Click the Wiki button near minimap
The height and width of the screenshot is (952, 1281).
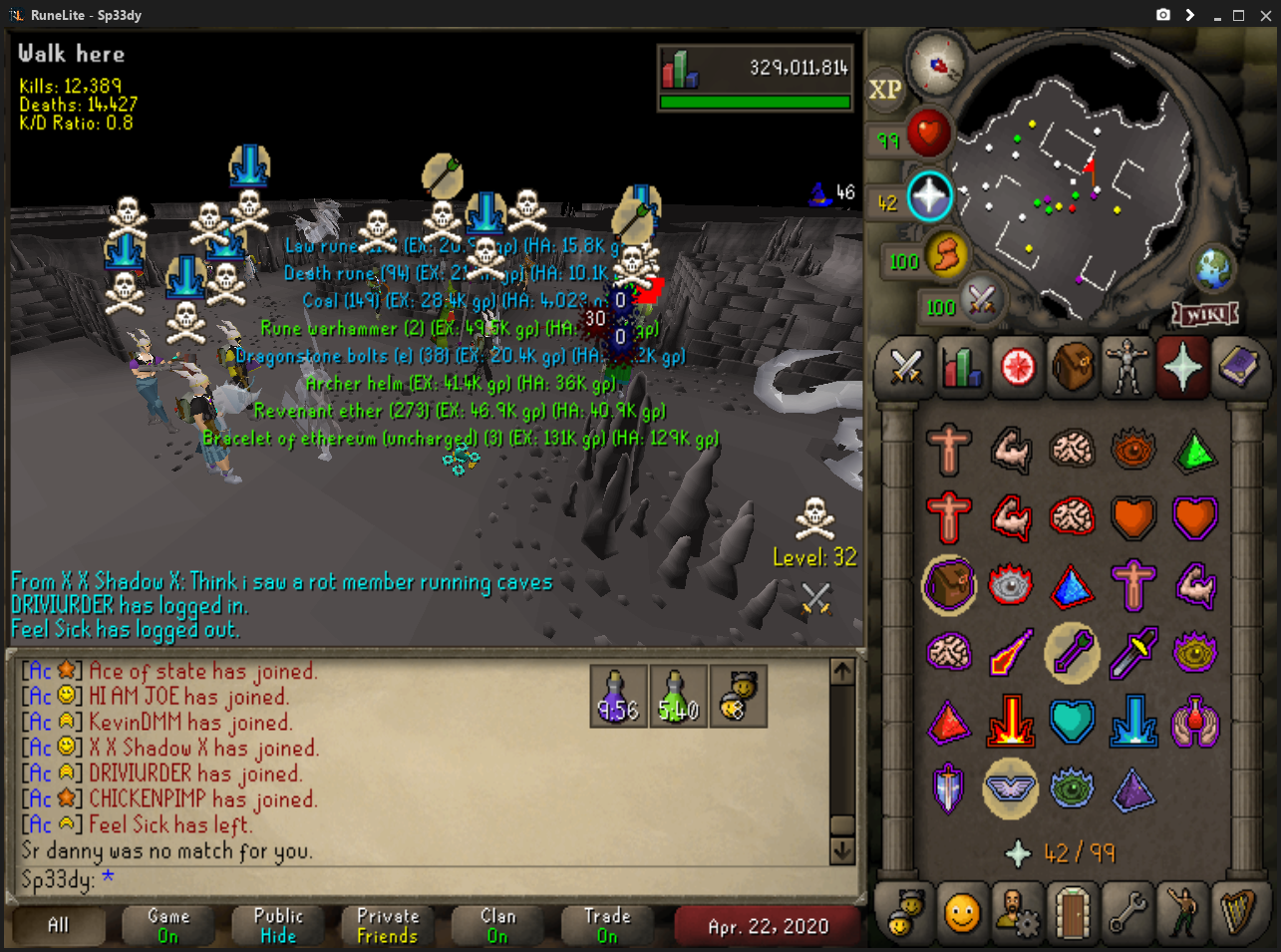1205,315
